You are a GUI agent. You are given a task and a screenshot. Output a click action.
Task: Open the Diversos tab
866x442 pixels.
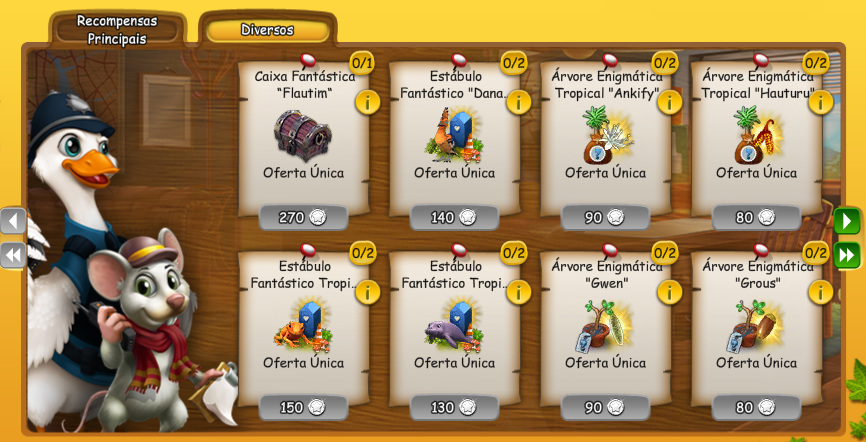(x=267, y=30)
